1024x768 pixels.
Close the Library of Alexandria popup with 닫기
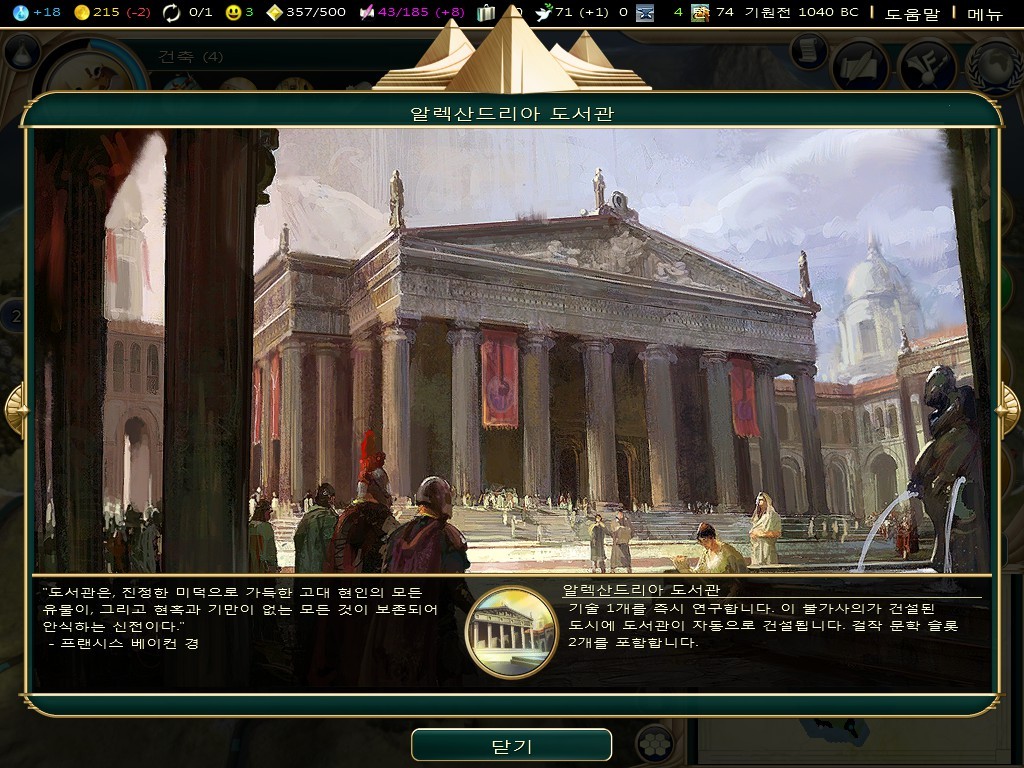click(511, 746)
